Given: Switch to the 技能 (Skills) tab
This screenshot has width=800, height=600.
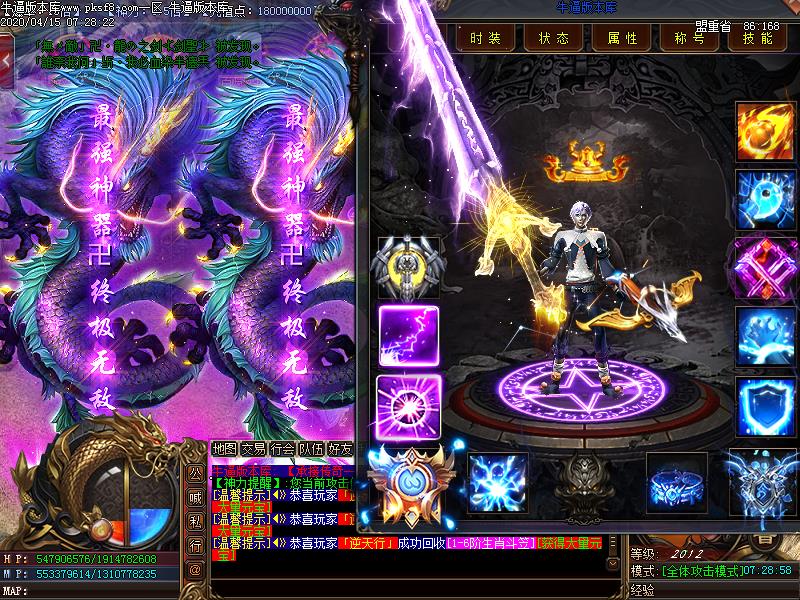Looking at the screenshot, I should pyautogui.click(x=751, y=38).
